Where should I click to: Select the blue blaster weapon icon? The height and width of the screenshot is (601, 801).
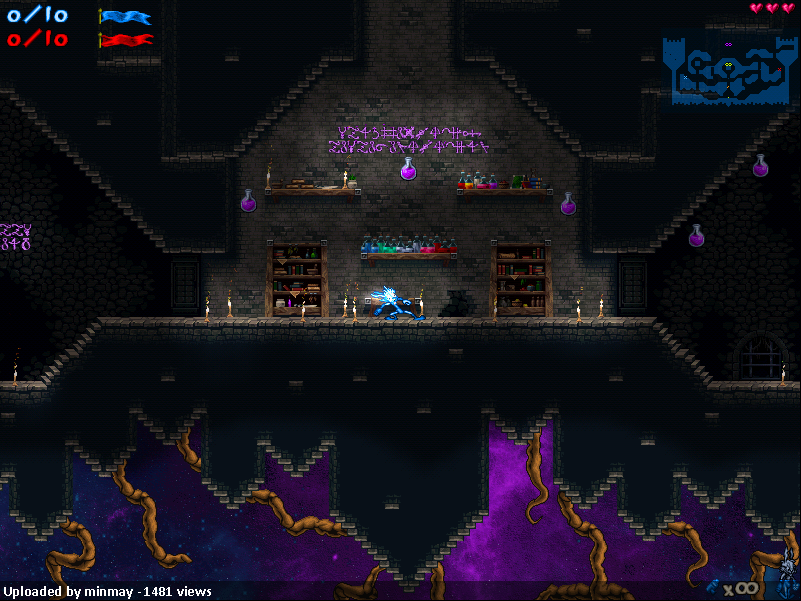point(715,587)
